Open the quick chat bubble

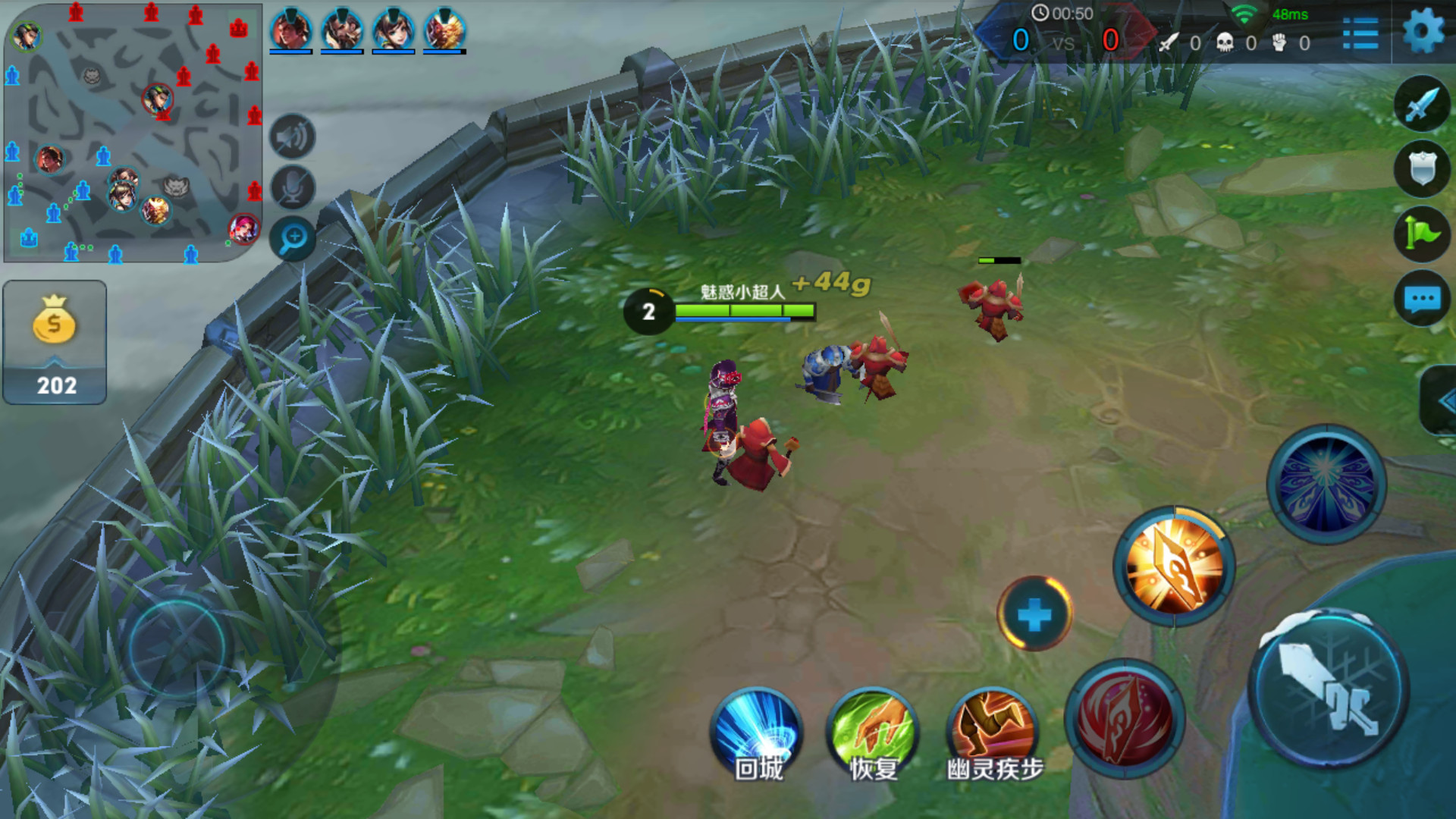pyautogui.click(x=1422, y=299)
